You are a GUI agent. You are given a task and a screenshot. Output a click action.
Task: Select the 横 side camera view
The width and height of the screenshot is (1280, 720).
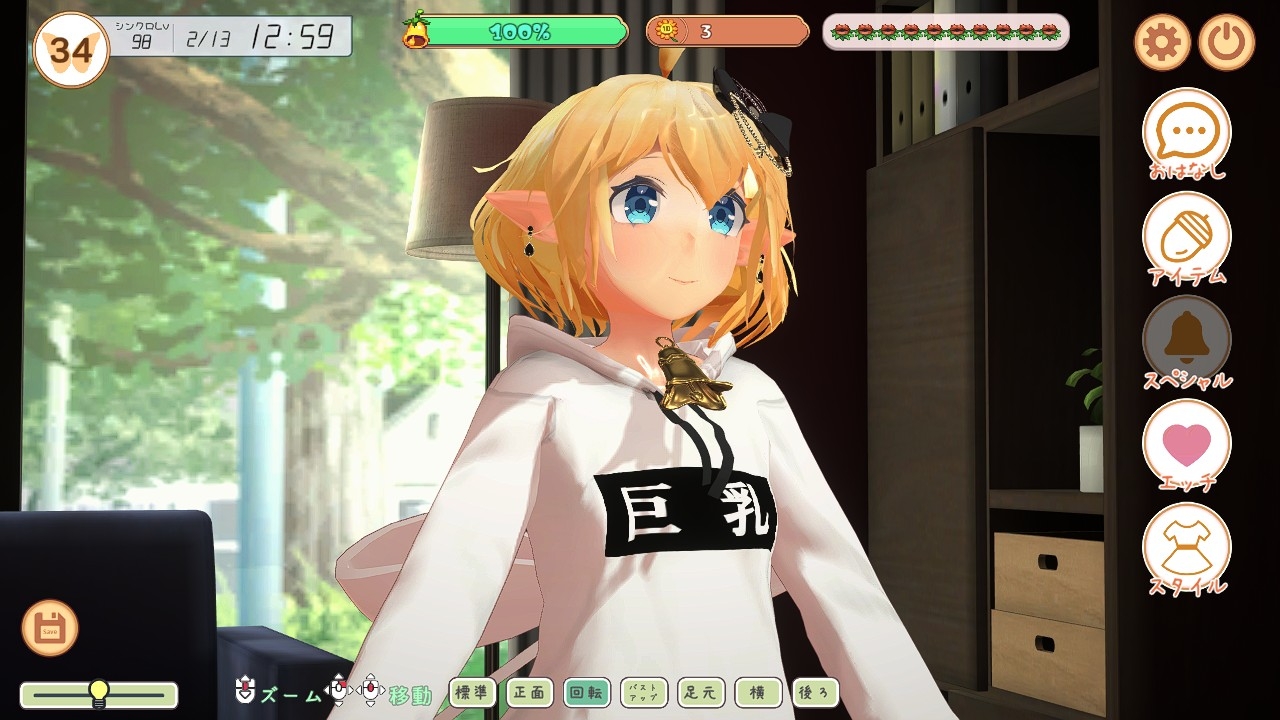758,692
